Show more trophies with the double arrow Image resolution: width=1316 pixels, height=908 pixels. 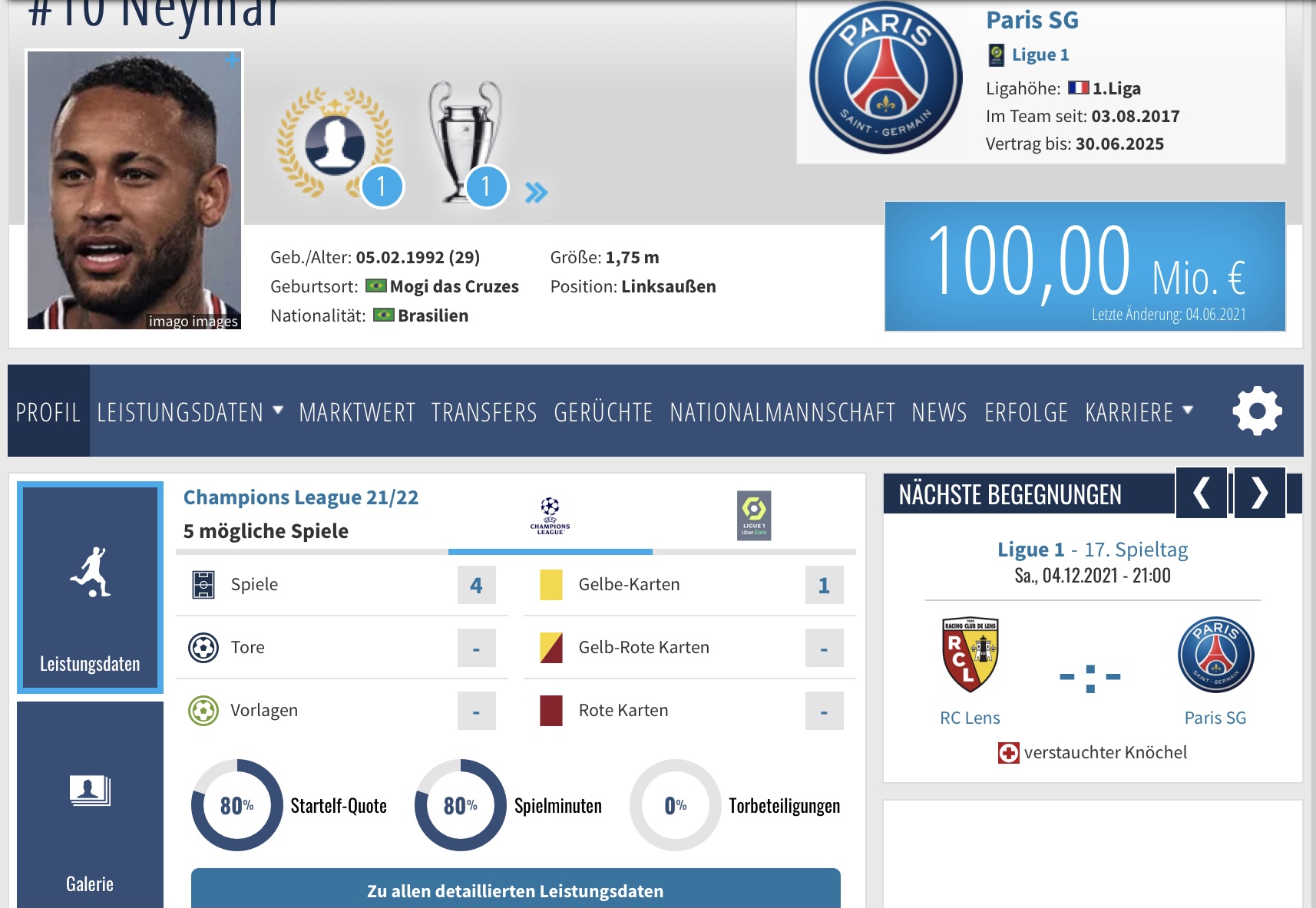click(x=536, y=192)
